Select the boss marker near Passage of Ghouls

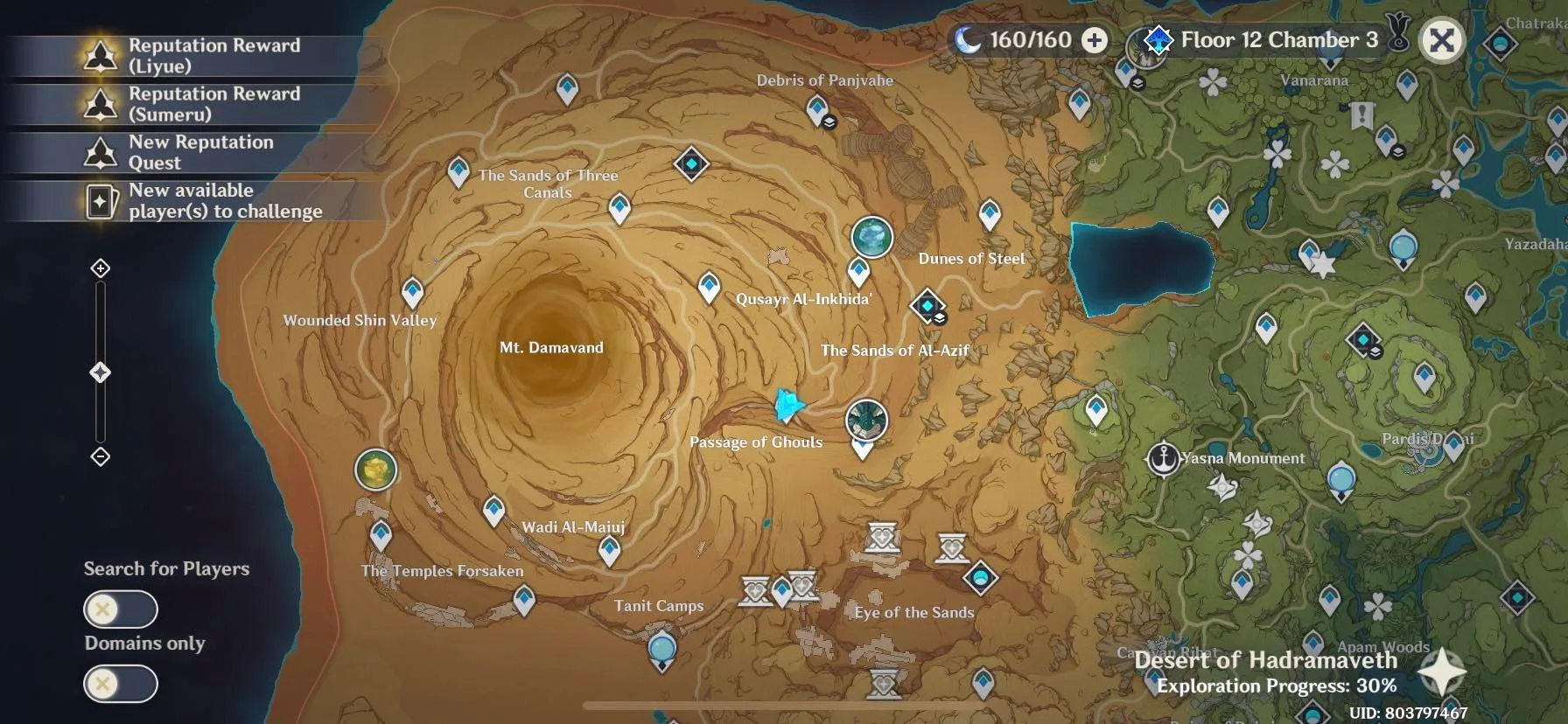pos(866,421)
